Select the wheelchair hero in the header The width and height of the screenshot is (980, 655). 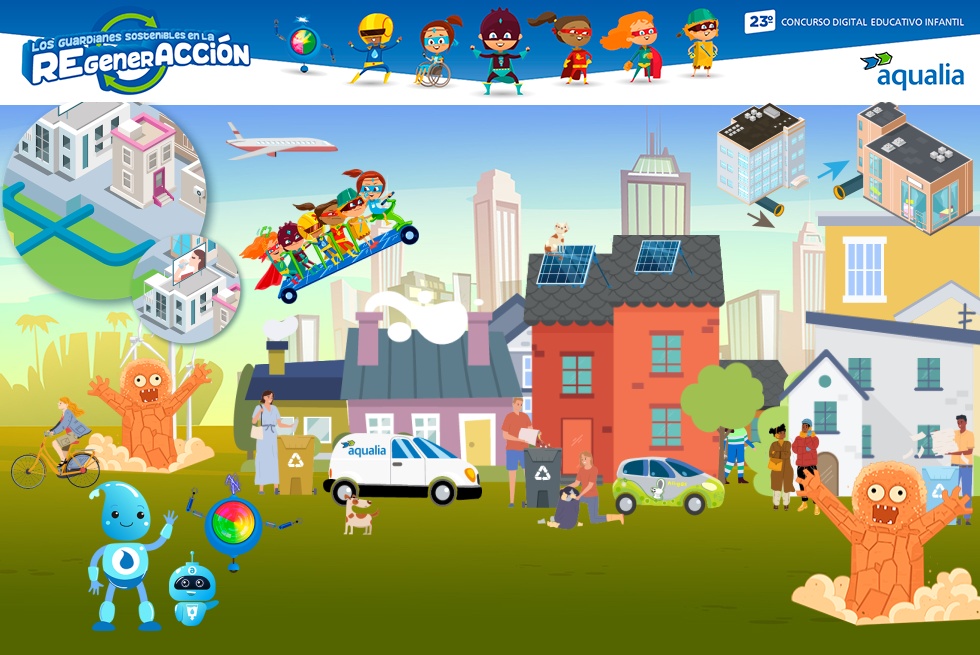click(x=435, y=52)
